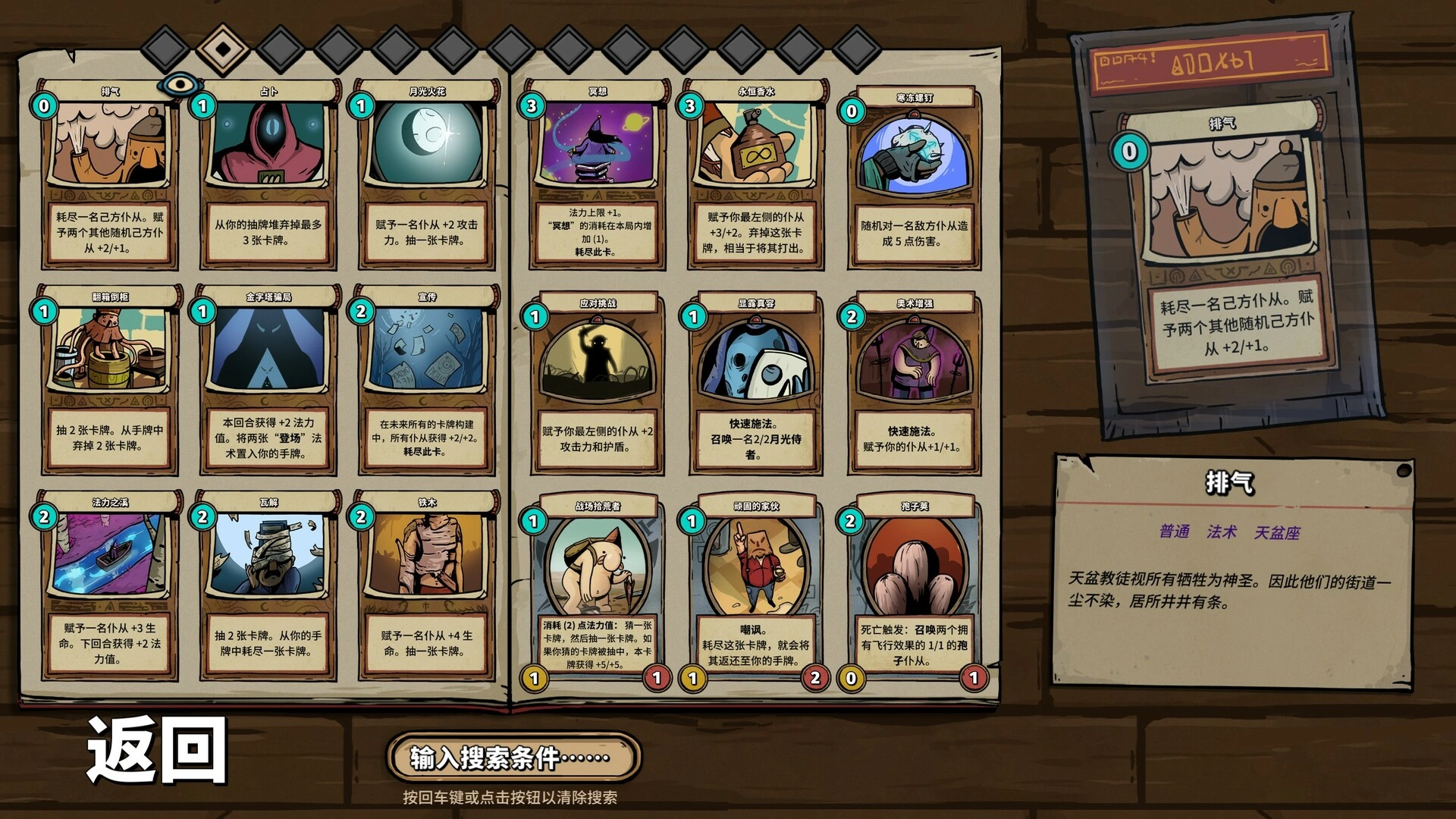Select the 永恒香水 card

point(755,174)
